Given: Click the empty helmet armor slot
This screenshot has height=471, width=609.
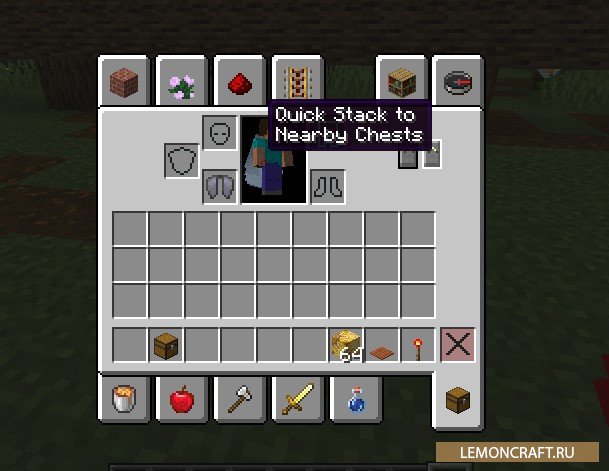Looking at the screenshot, I should coord(220,132).
